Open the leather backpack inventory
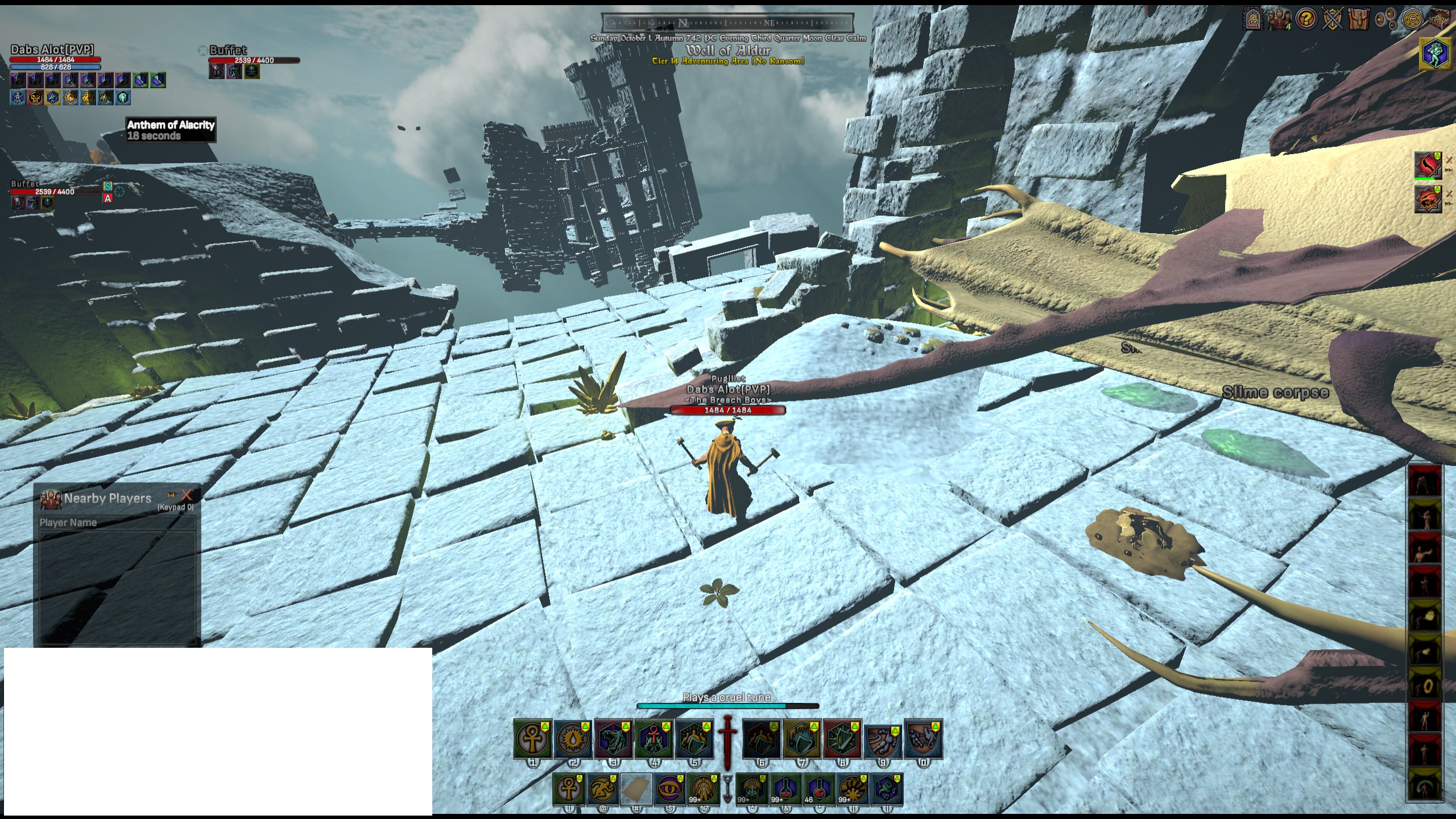 [1359, 20]
